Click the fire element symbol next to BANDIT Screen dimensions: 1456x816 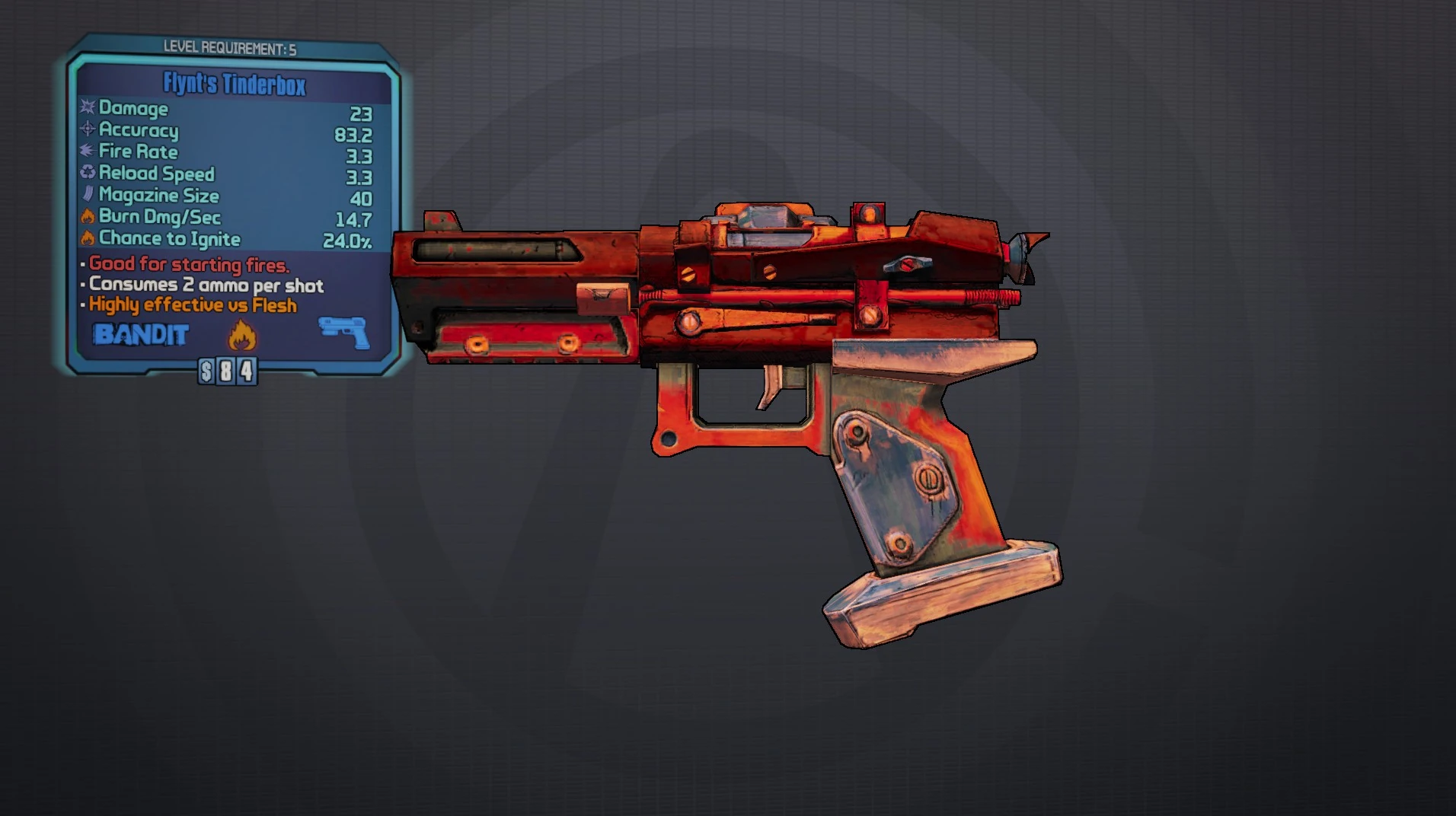pos(242,334)
